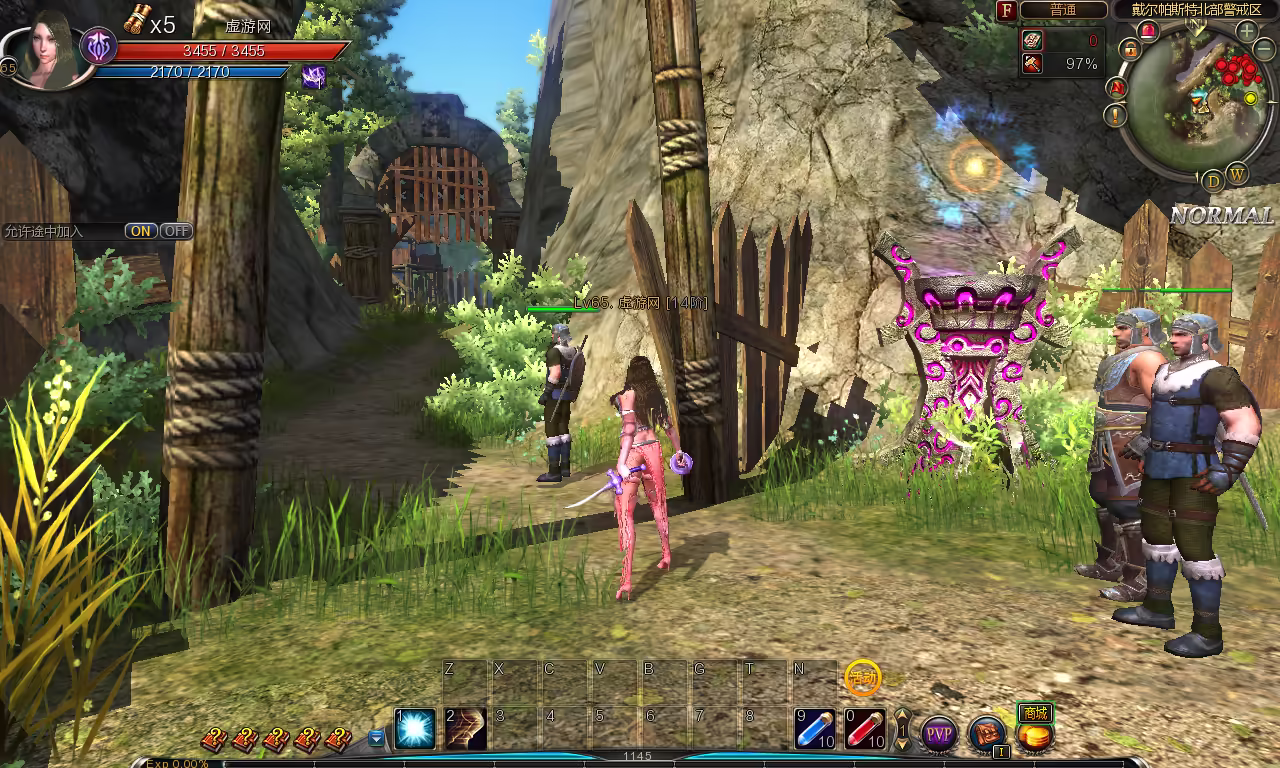Click the D button below the minimap

[1213, 181]
